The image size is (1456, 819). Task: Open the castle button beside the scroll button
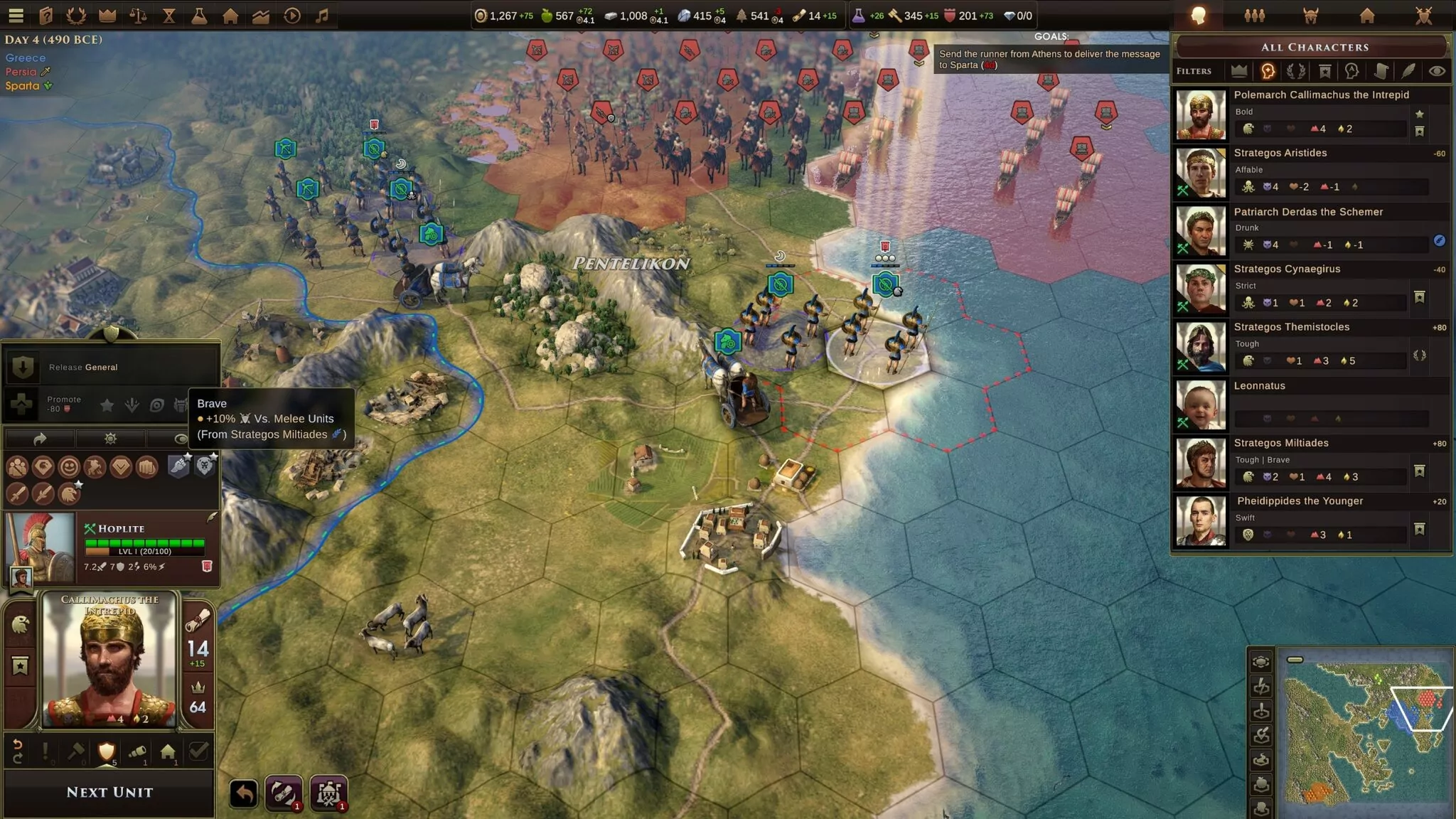click(x=328, y=793)
